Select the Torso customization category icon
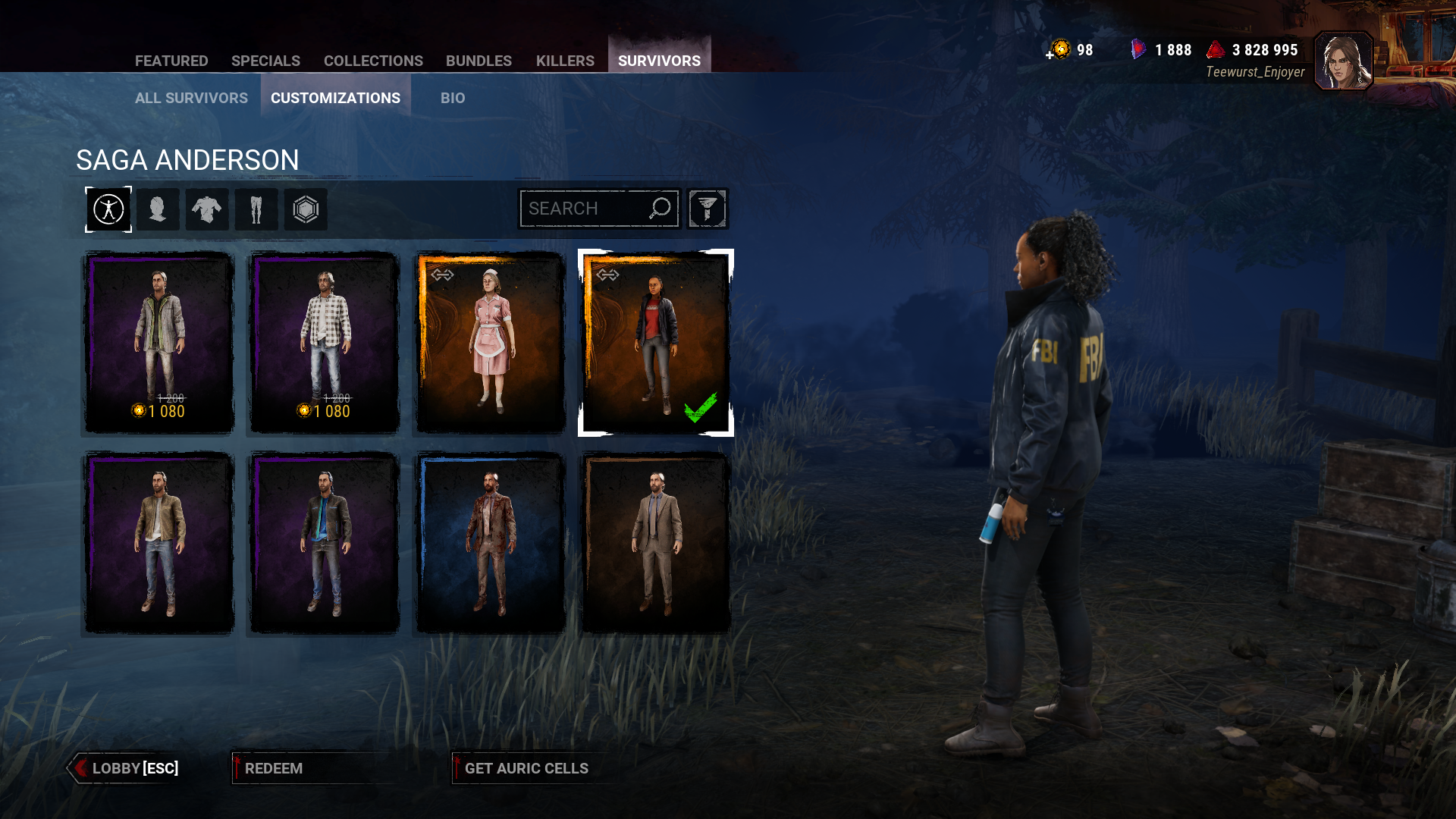 tap(207, 209)
